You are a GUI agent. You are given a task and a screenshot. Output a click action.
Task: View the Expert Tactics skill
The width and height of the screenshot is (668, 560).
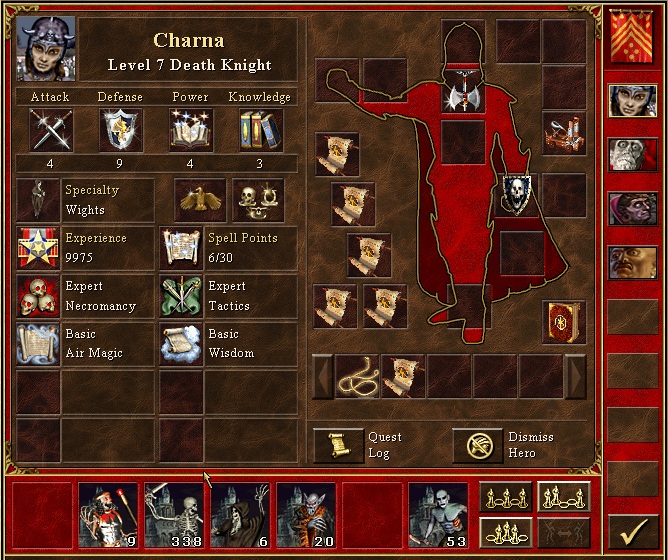pos(181,296)
